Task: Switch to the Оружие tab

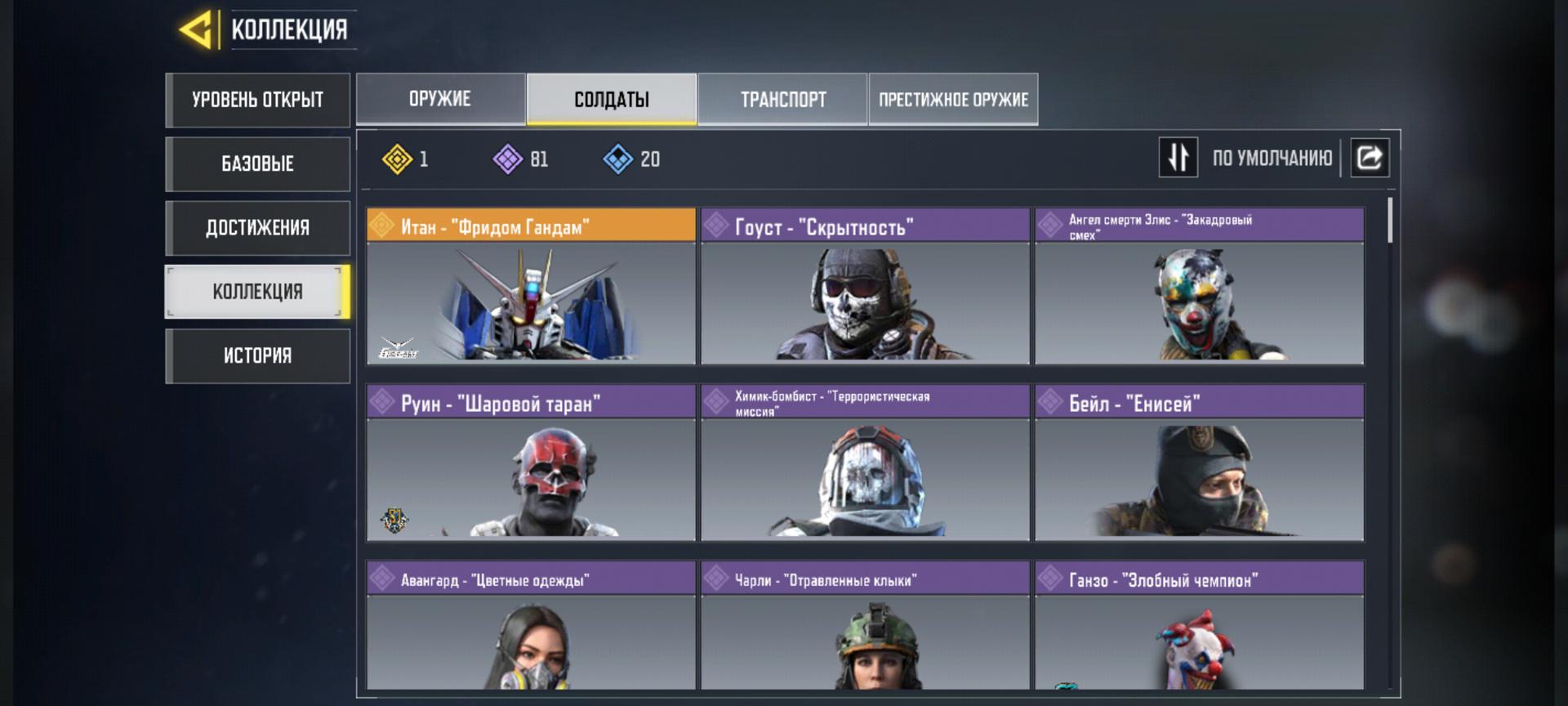Action: coord(440,99)
